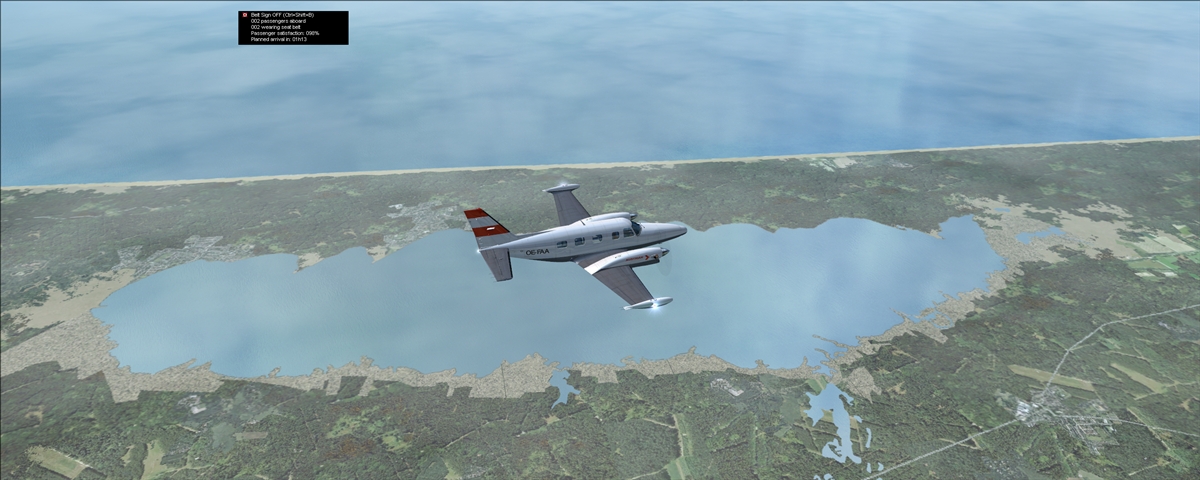Viewport: 1200px width, 480px height.
Task: Toggle the red Belt Sign indicator icon
Action: (x=244, y=16)
